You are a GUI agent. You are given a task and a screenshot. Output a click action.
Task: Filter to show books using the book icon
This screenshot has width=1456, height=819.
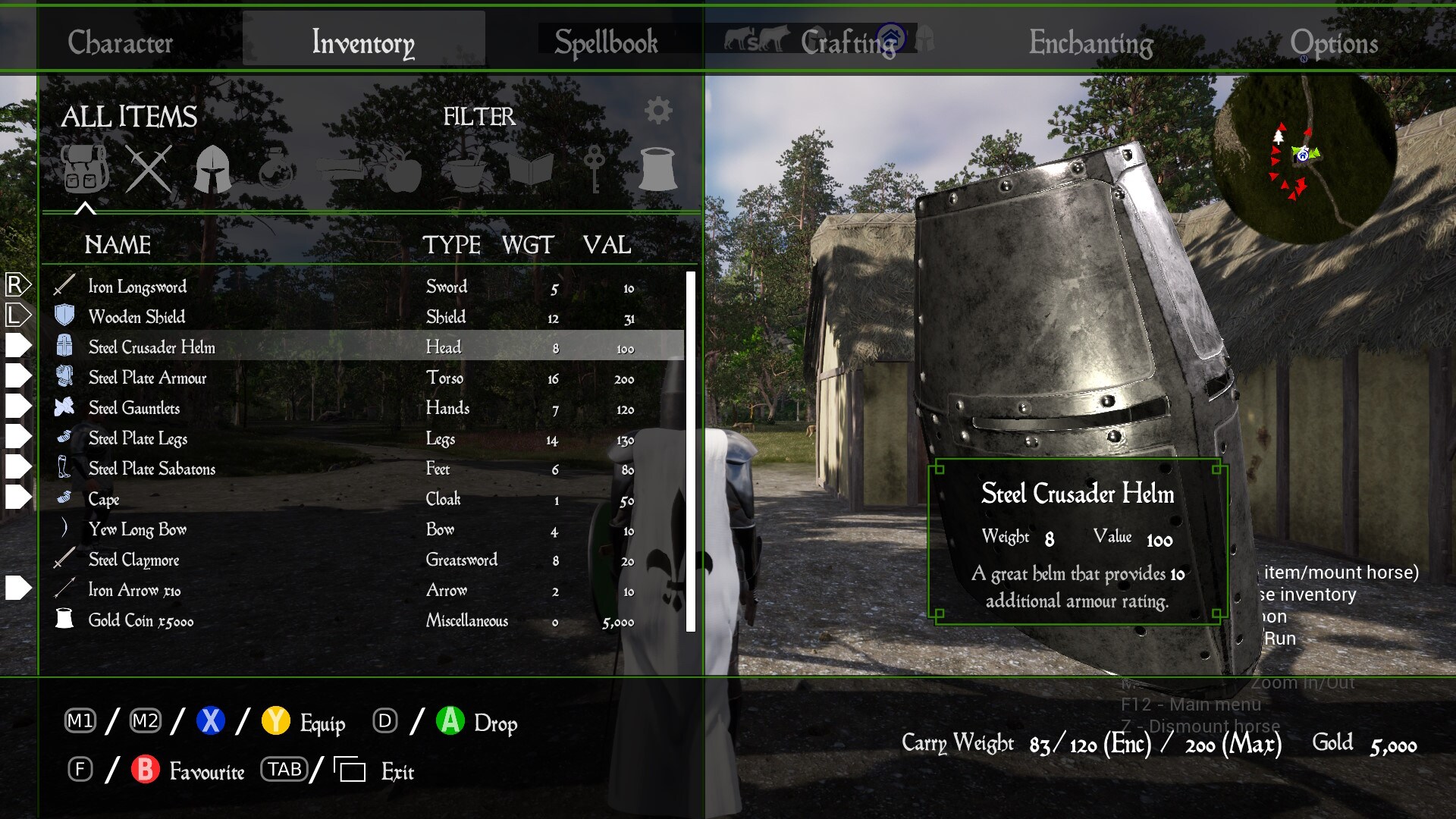(x=531, y=168)
